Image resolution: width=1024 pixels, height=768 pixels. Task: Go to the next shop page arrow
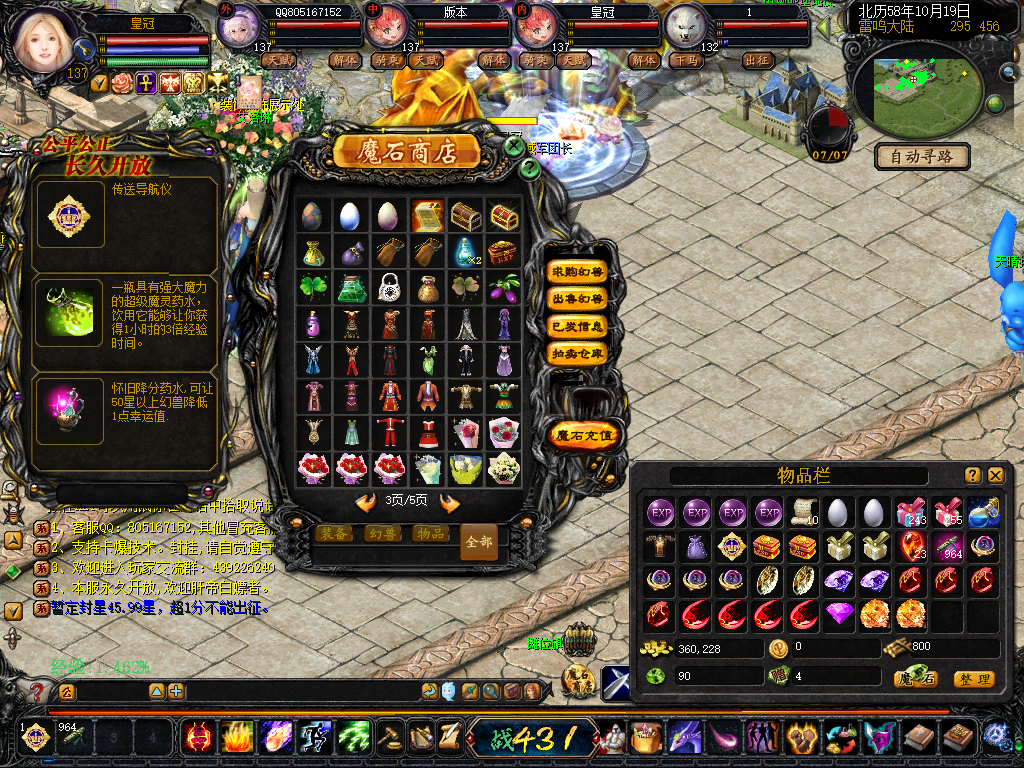point(450,501)
